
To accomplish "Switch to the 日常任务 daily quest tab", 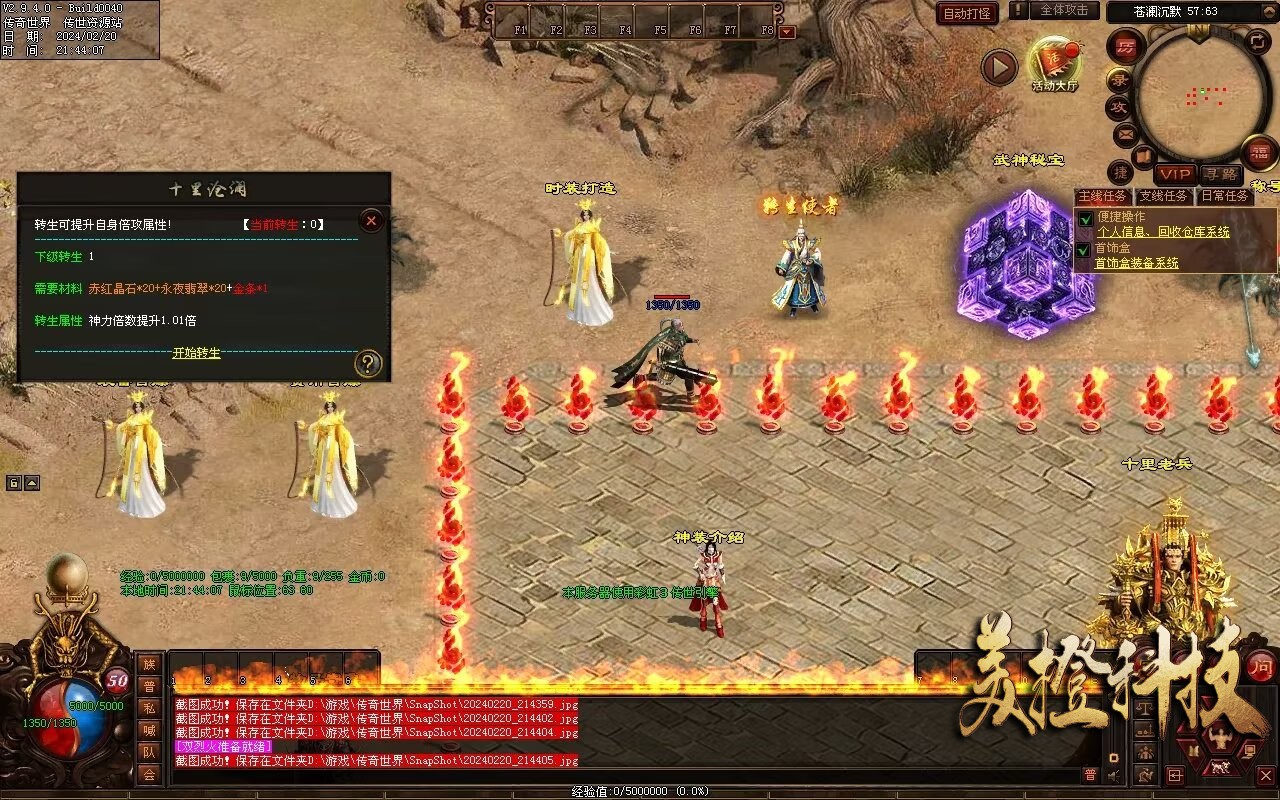I will 1225,196.
